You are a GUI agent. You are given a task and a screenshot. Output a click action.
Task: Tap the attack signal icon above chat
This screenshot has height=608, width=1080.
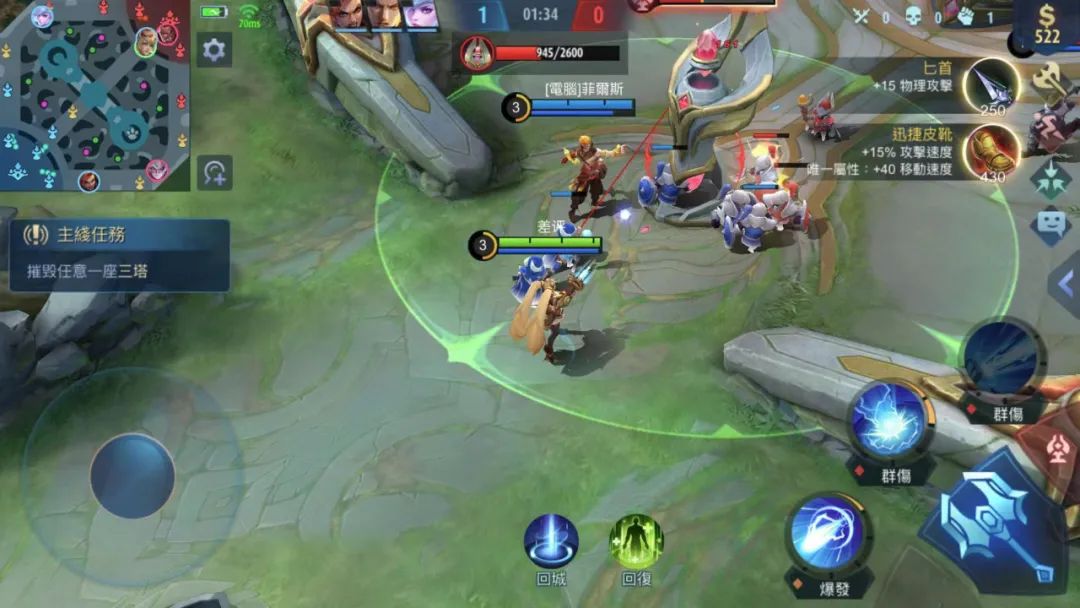(1050, 177)
